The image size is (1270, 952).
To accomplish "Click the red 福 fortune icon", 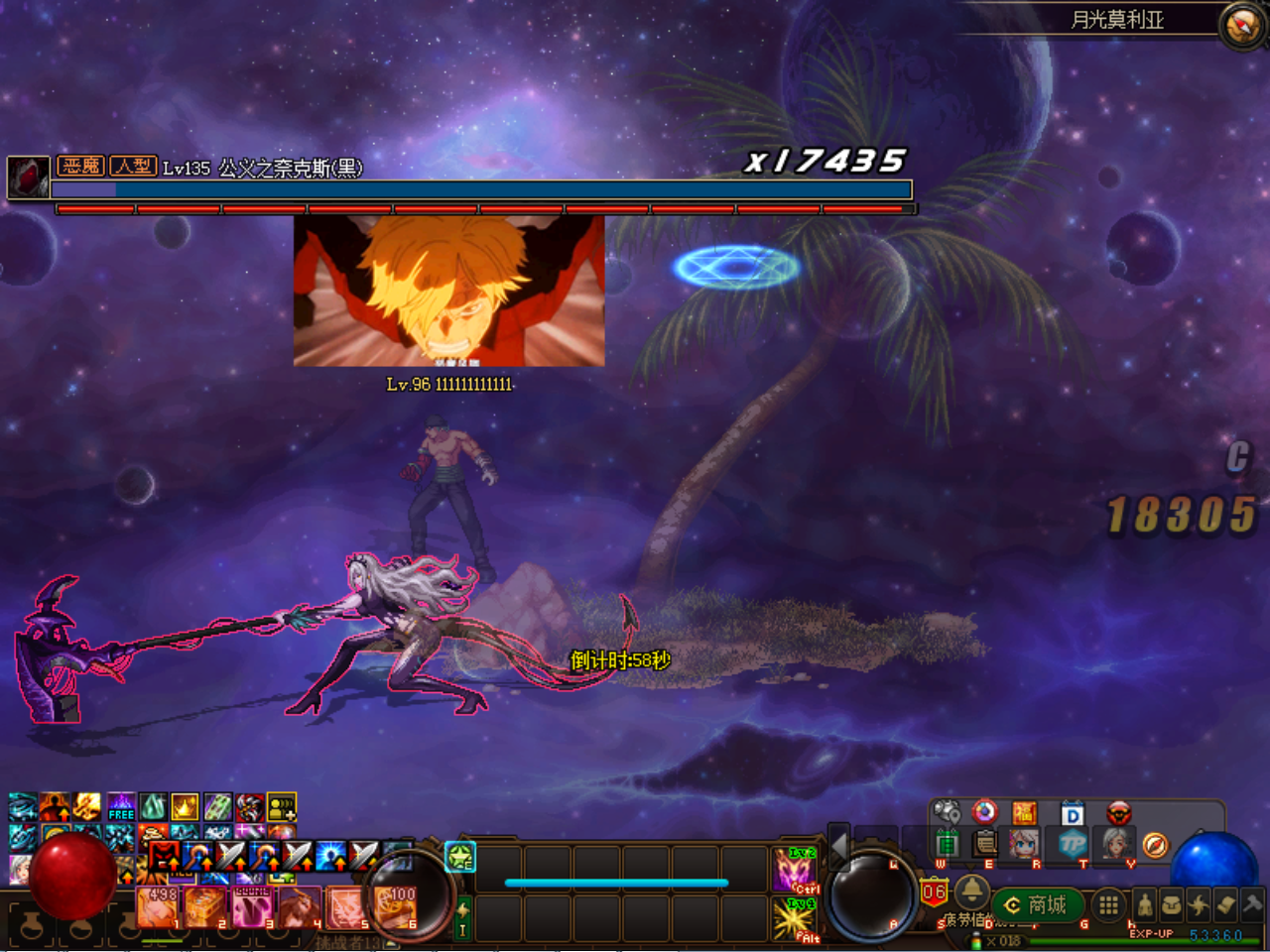I will [x=1024, y=814].
